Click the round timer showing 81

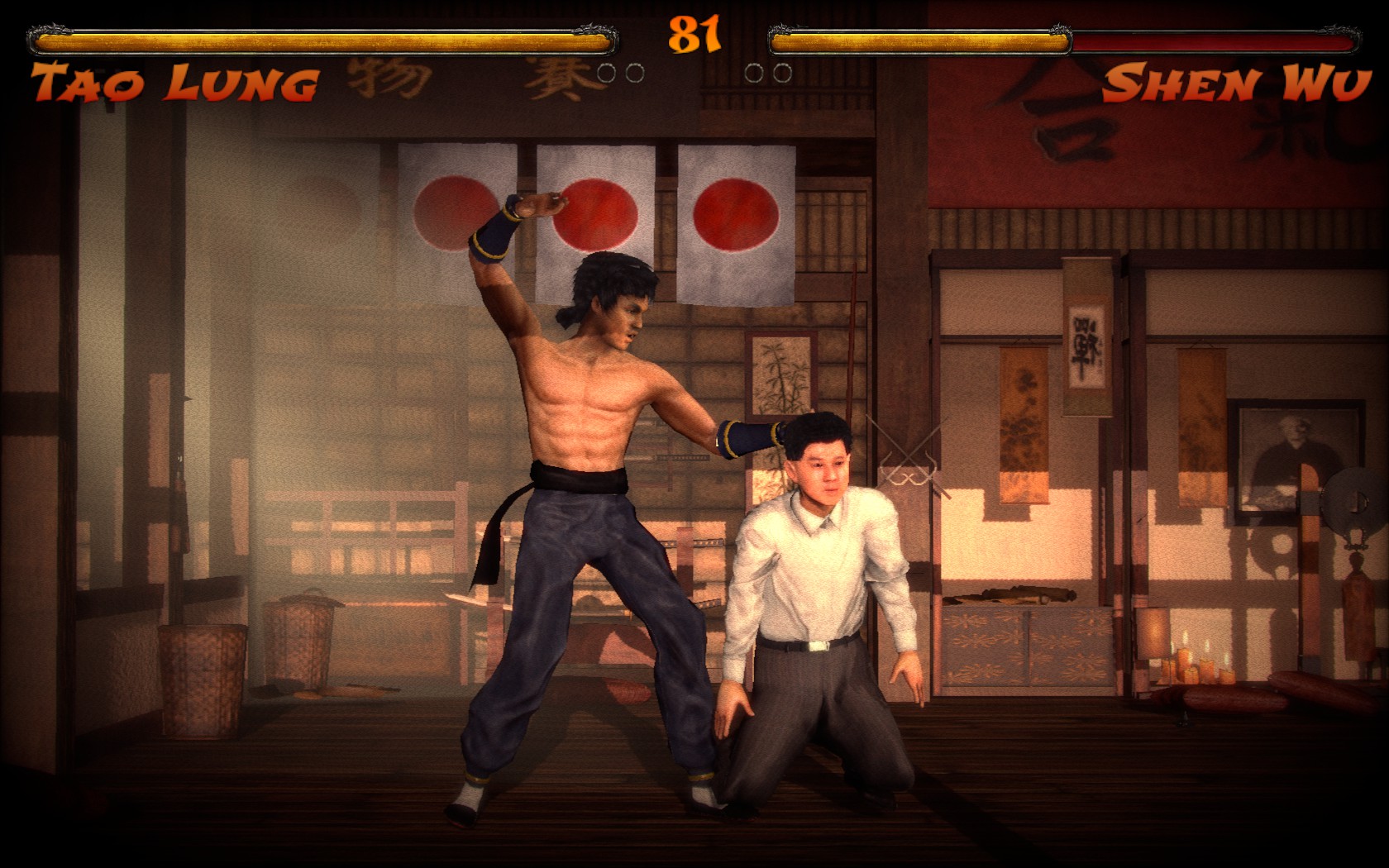pos(694,35)
